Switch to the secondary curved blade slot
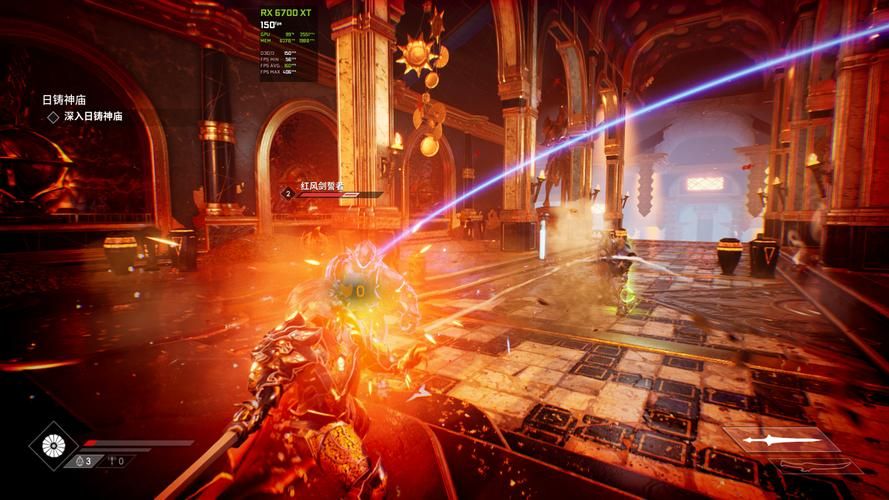 [x=821, y=465]
